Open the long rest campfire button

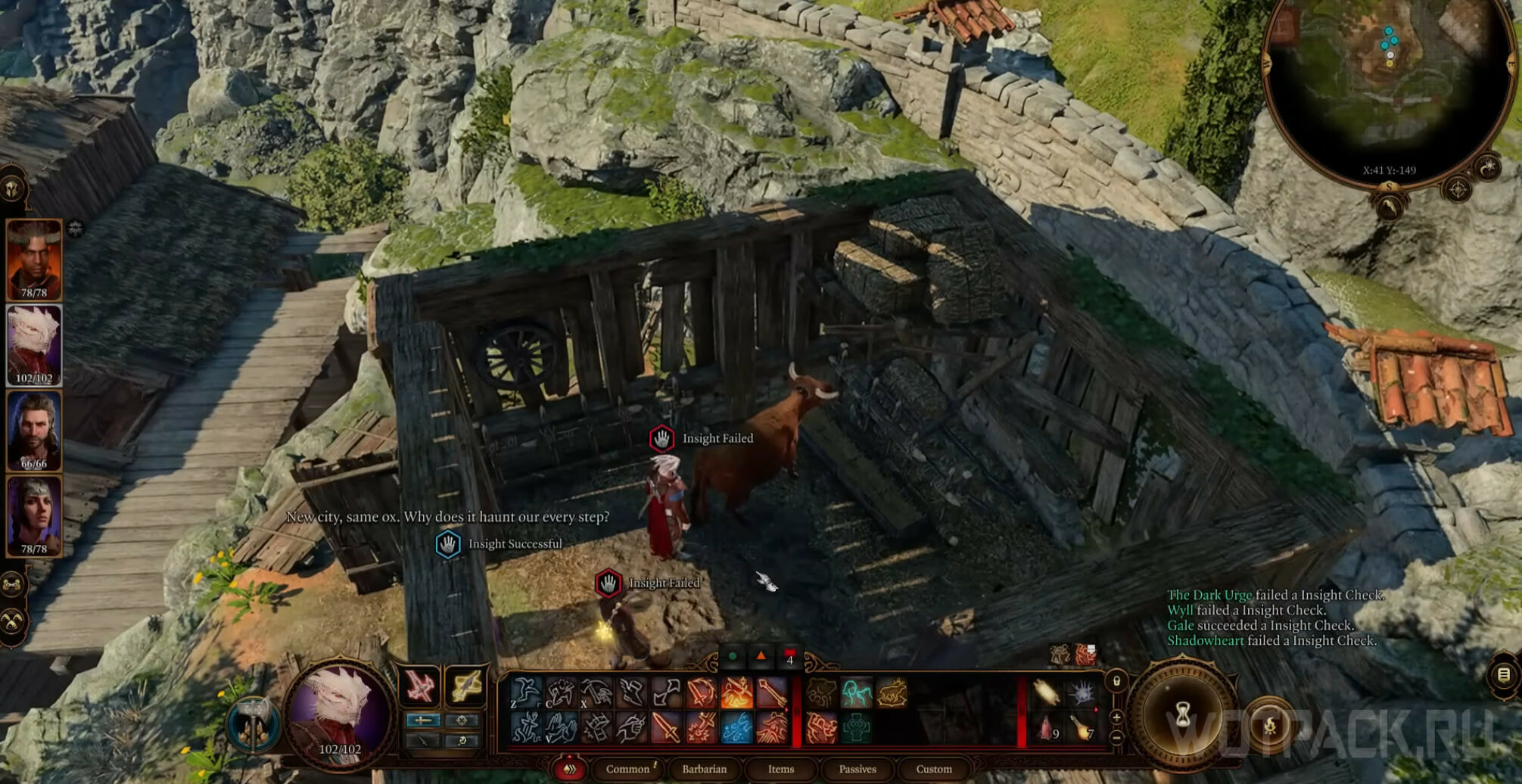pos(1270,726)
